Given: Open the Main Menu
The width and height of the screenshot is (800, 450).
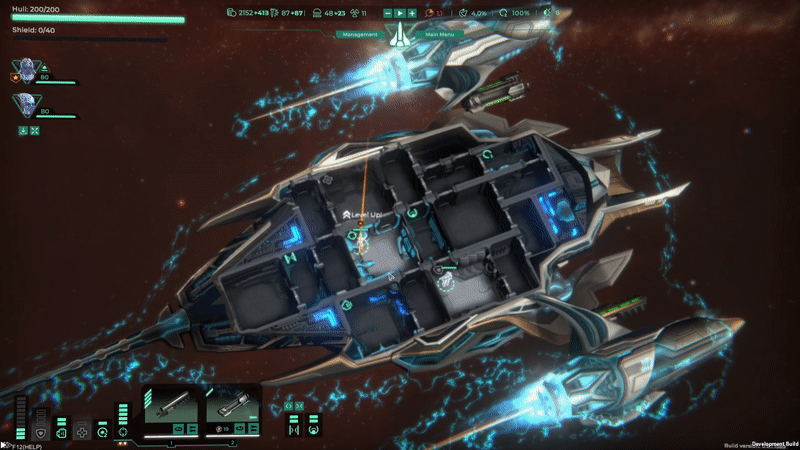Looking at the screenshot, I should (x=439, y=34).
